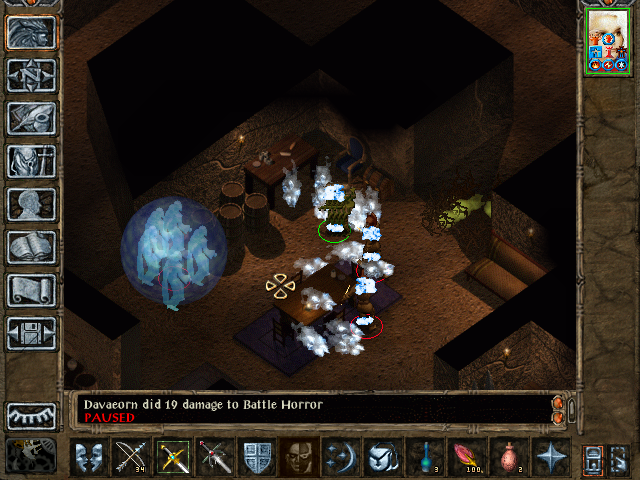Select the dark face ability slot

pyautogui.click(x=299, y=456)
